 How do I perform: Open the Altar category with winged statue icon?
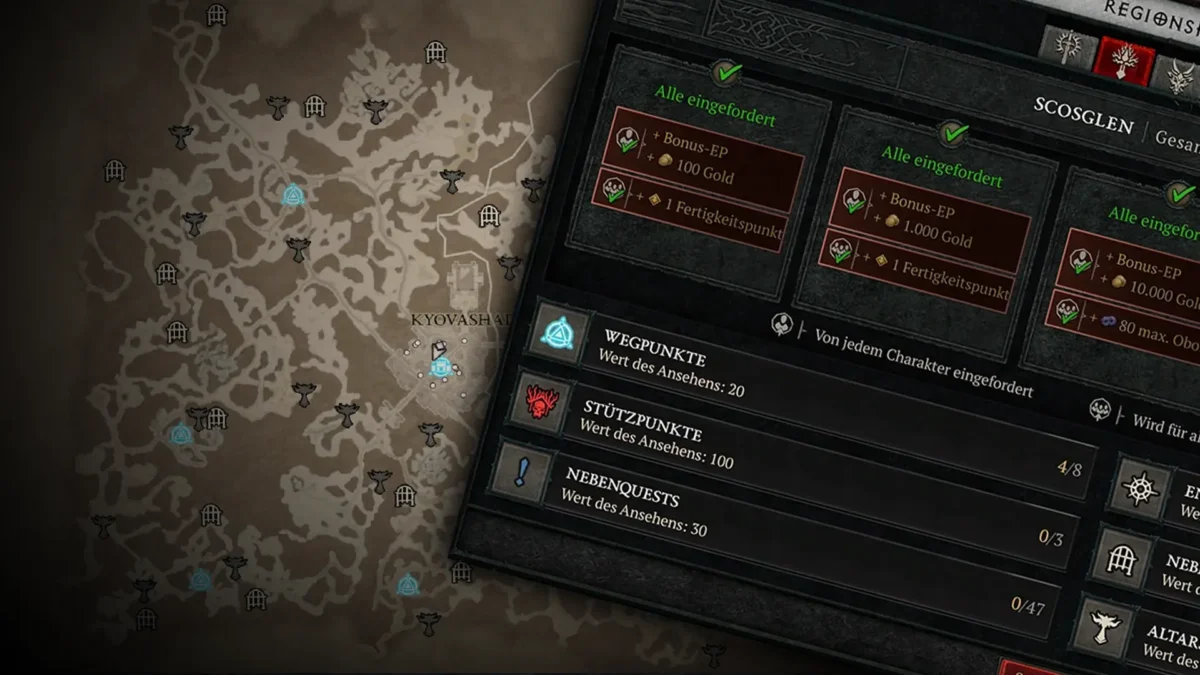pyautogui.click(x=1104, y=623)
